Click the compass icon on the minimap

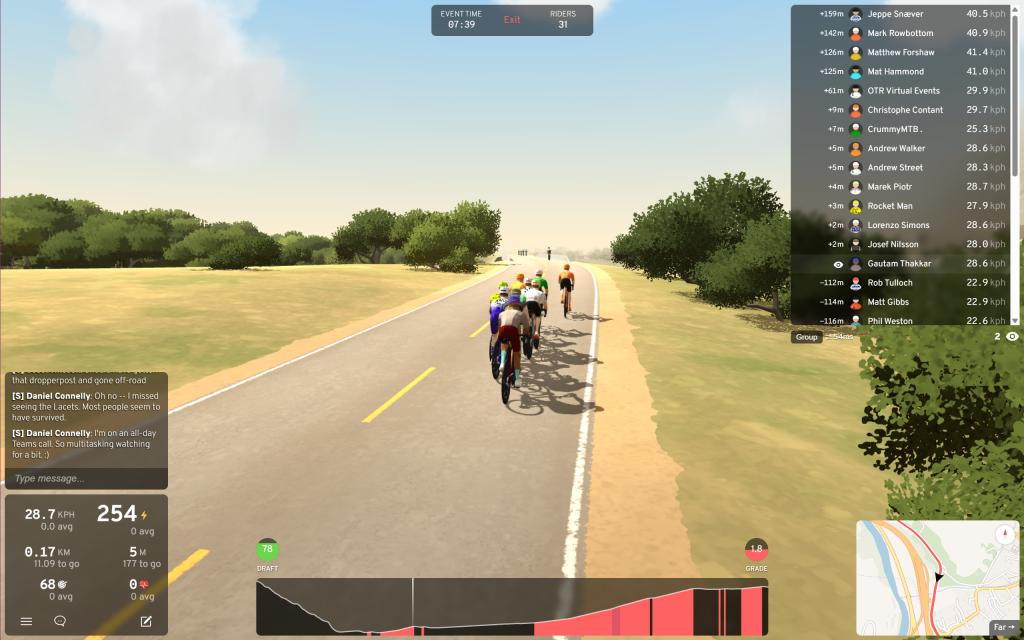tap(1005, 534)
